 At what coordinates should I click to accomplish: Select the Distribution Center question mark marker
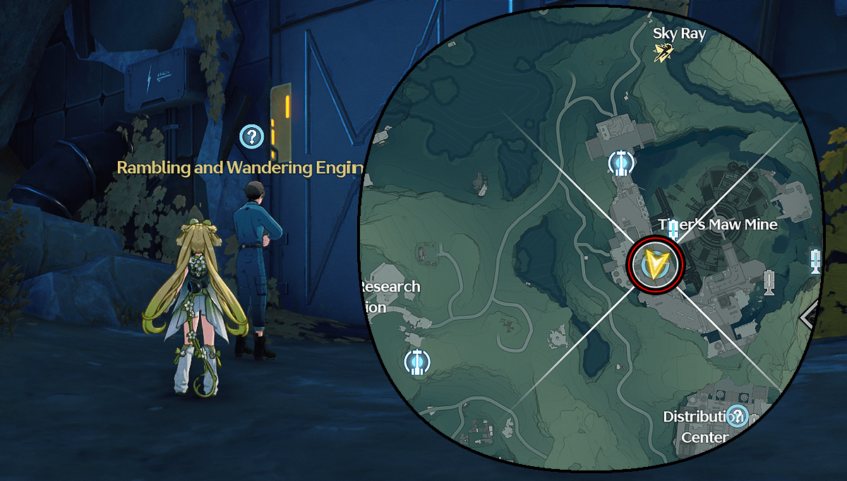click(737, 416)
